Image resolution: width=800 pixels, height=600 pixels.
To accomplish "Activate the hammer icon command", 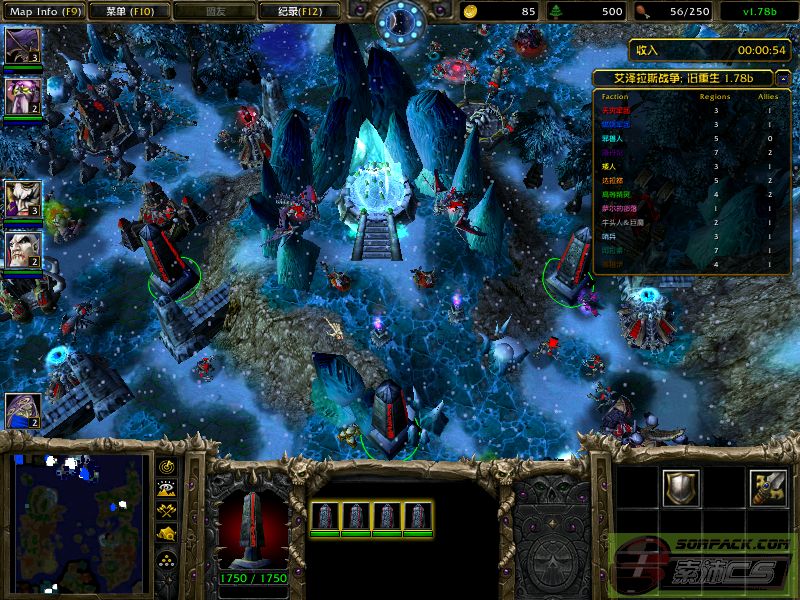I will [x=769, y=489].
